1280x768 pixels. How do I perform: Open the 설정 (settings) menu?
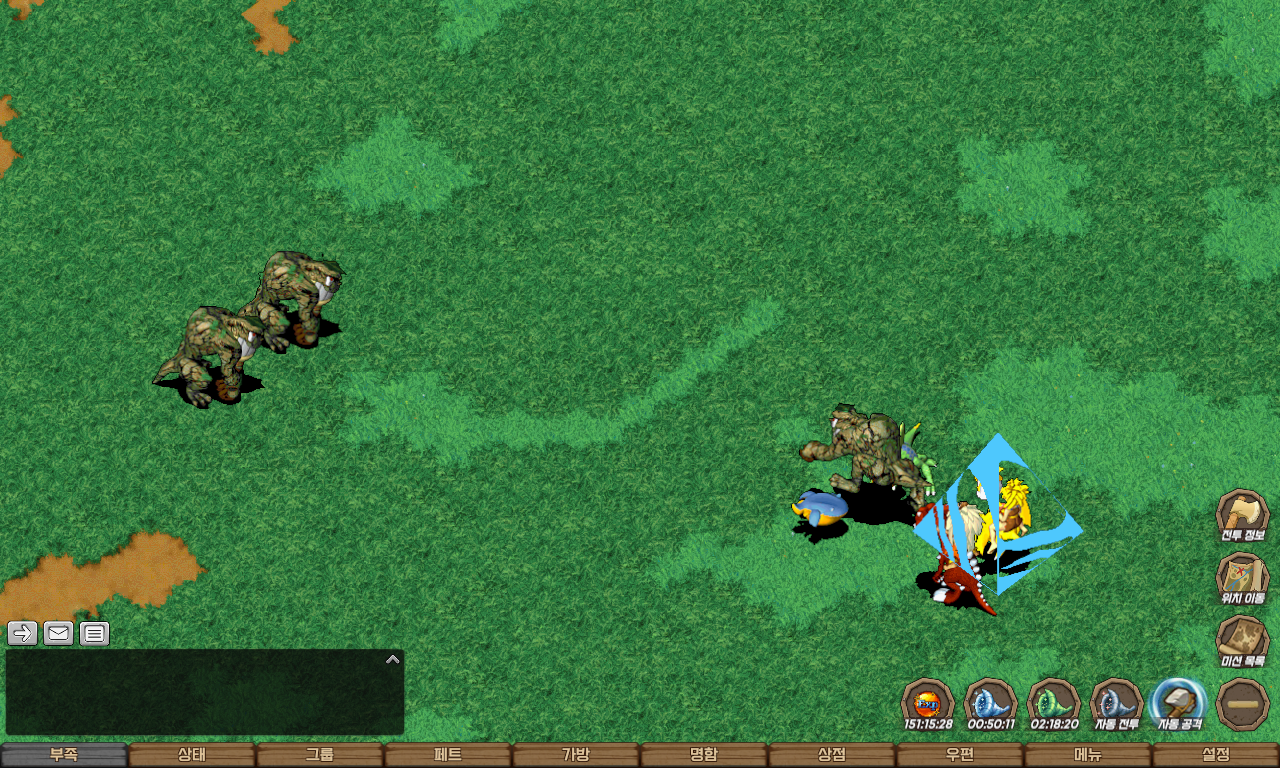(1216, 755)
